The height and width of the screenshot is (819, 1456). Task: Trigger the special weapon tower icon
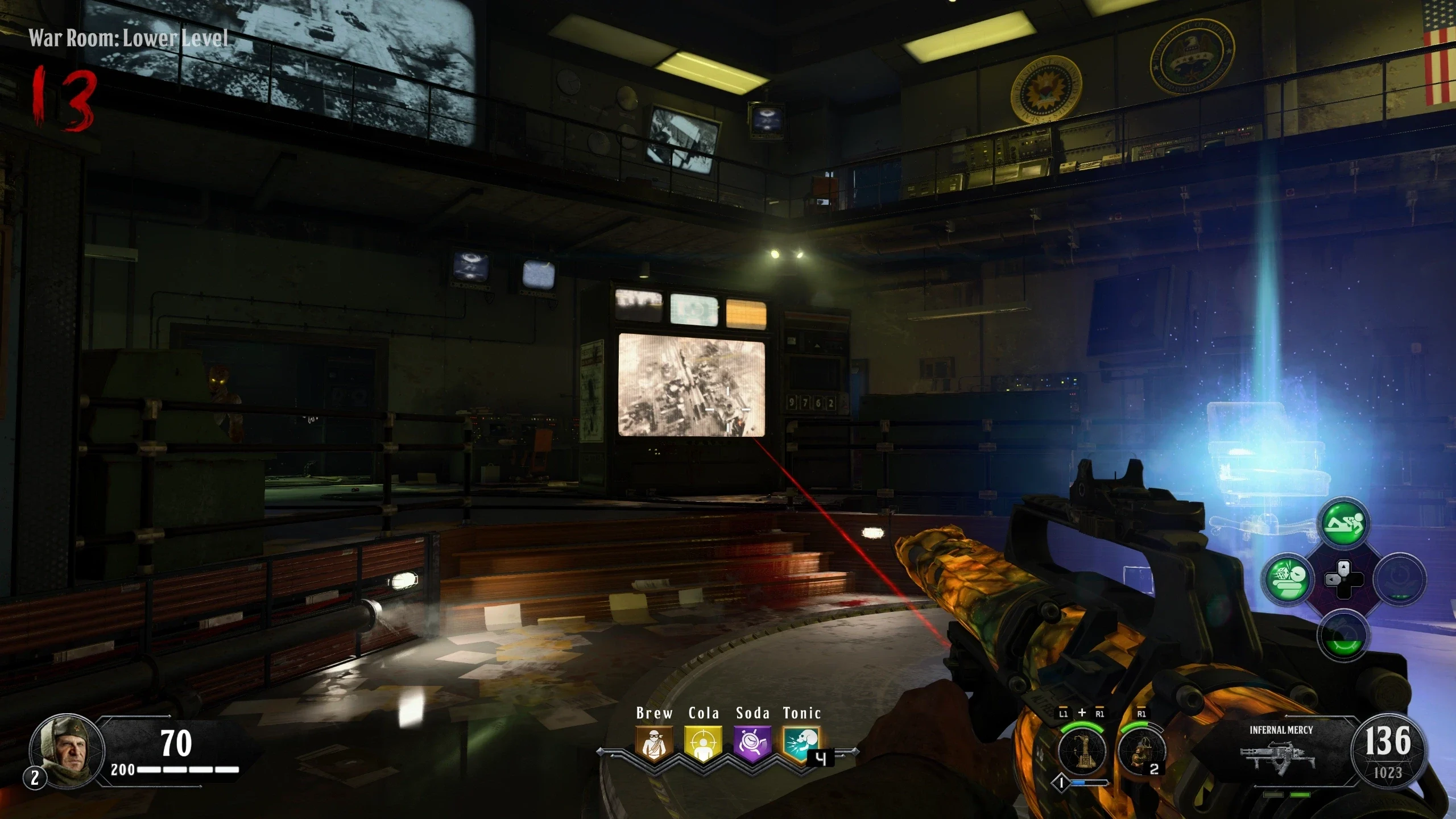coord(1082,750)
